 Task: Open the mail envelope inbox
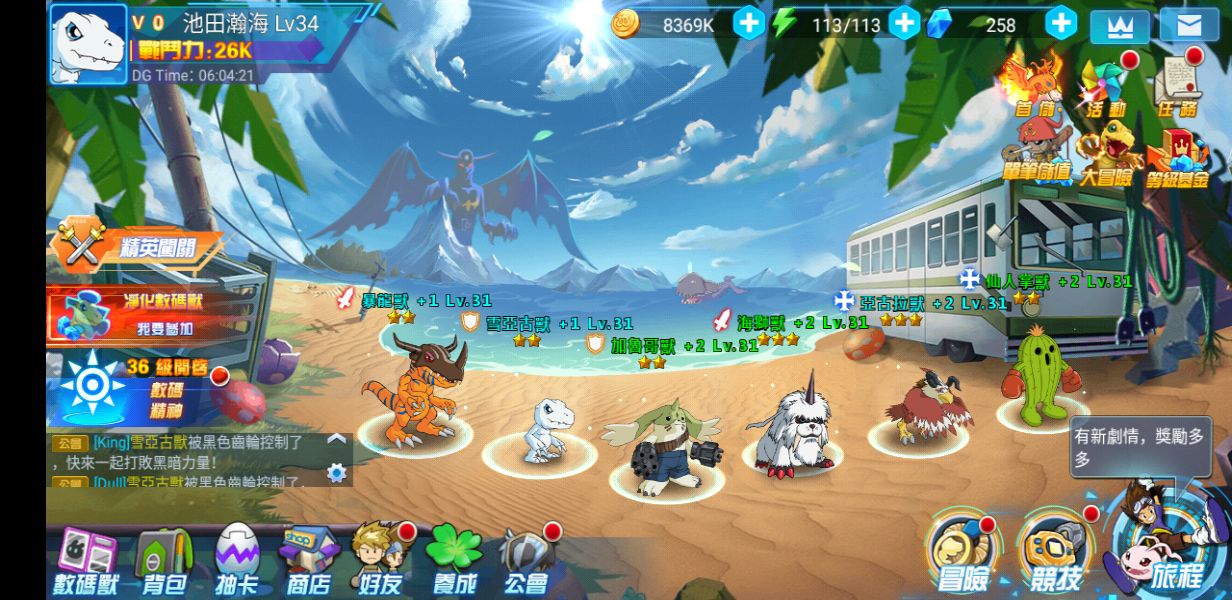[x=1189, y=25]
